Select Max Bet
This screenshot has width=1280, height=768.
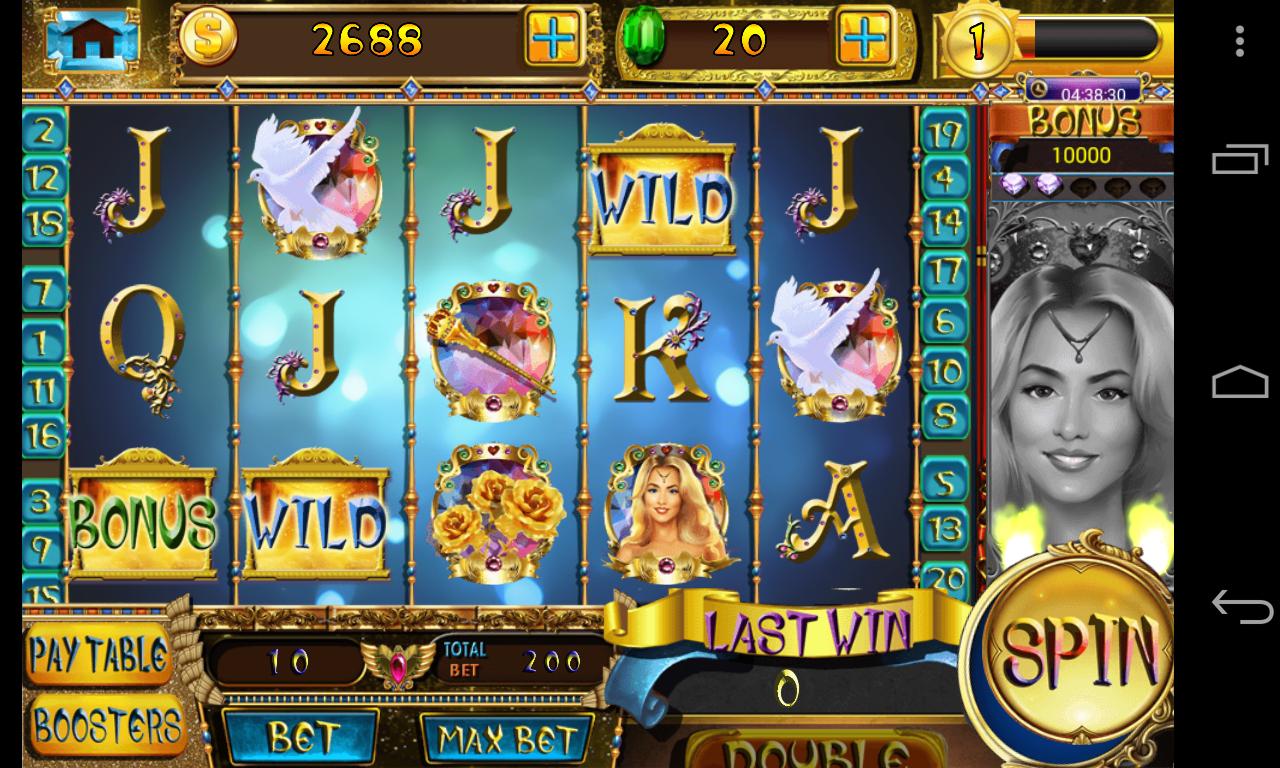click(508, 740)
